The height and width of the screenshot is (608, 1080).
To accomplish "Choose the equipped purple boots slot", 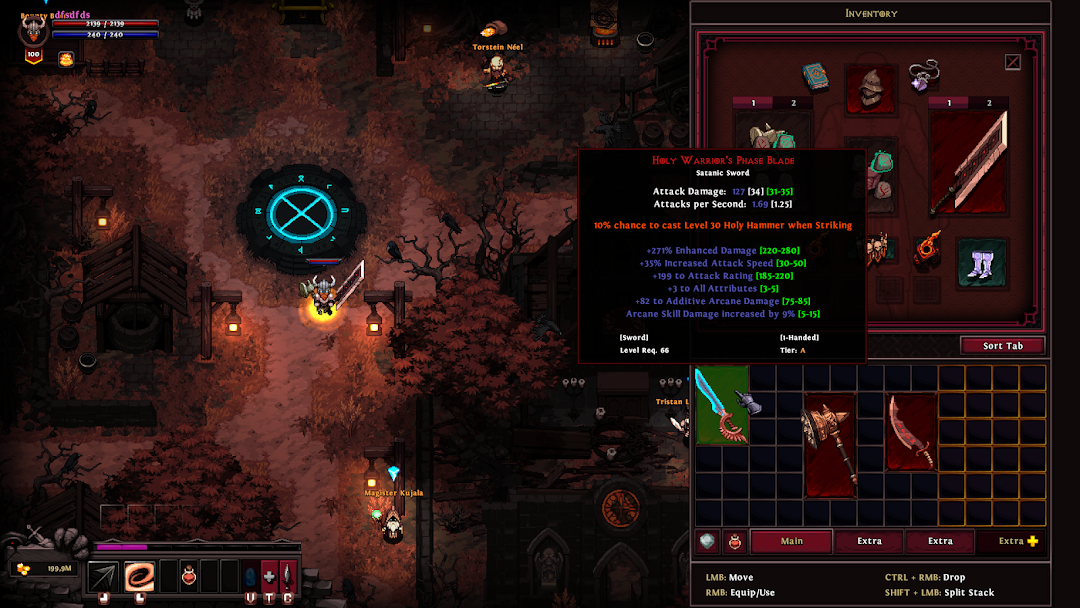I will point(981,265).
